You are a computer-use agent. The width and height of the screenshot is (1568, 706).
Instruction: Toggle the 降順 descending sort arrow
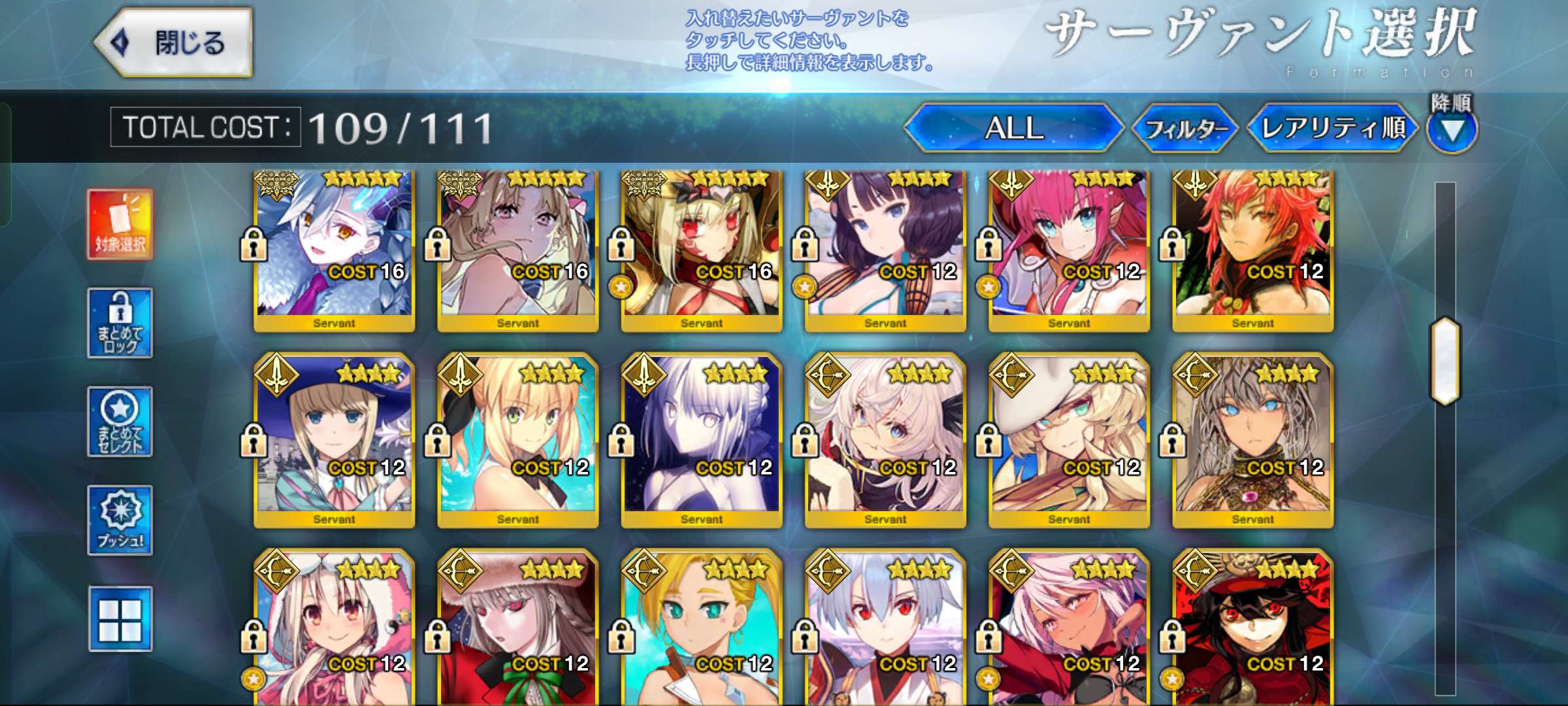[1452, 129]
